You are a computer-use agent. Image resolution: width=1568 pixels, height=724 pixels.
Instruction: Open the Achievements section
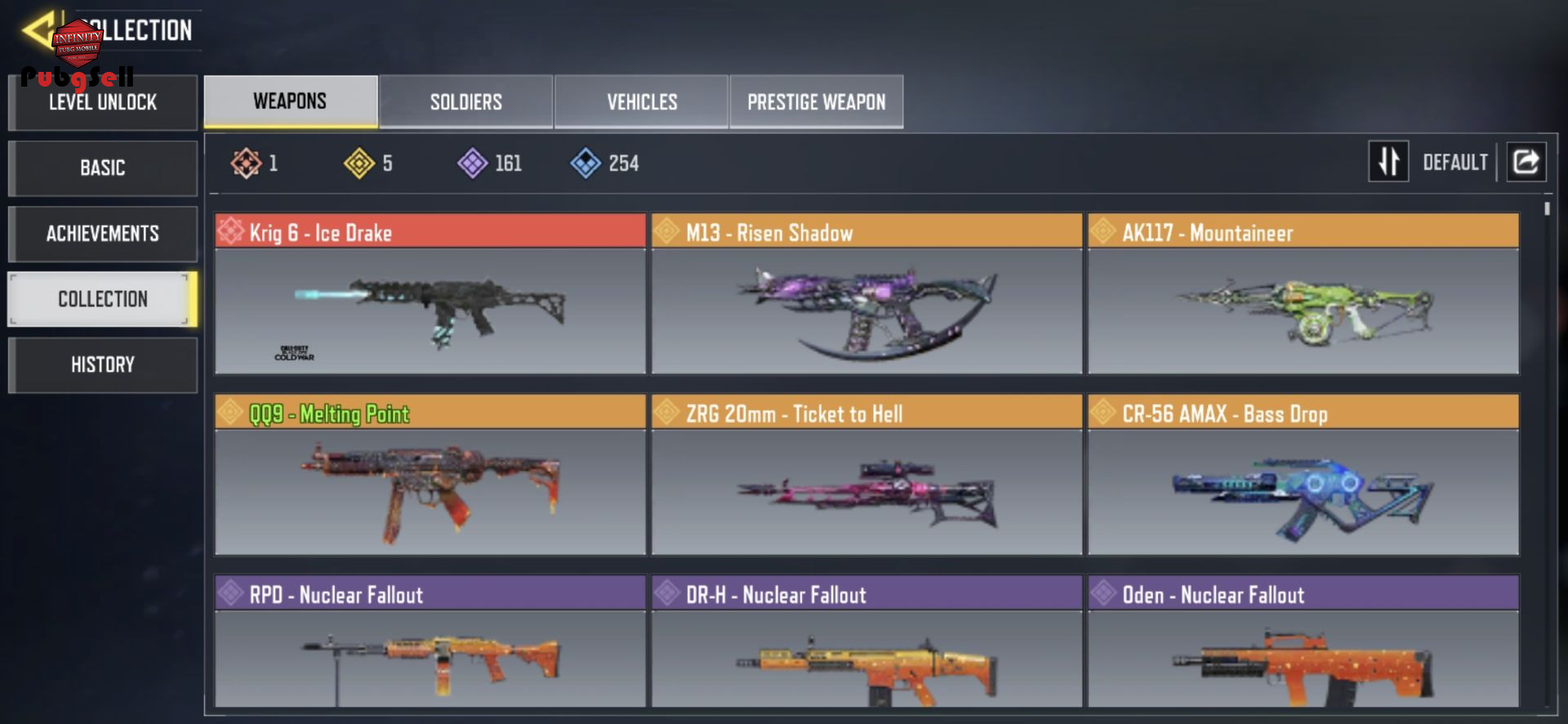[x=103, y=234]
